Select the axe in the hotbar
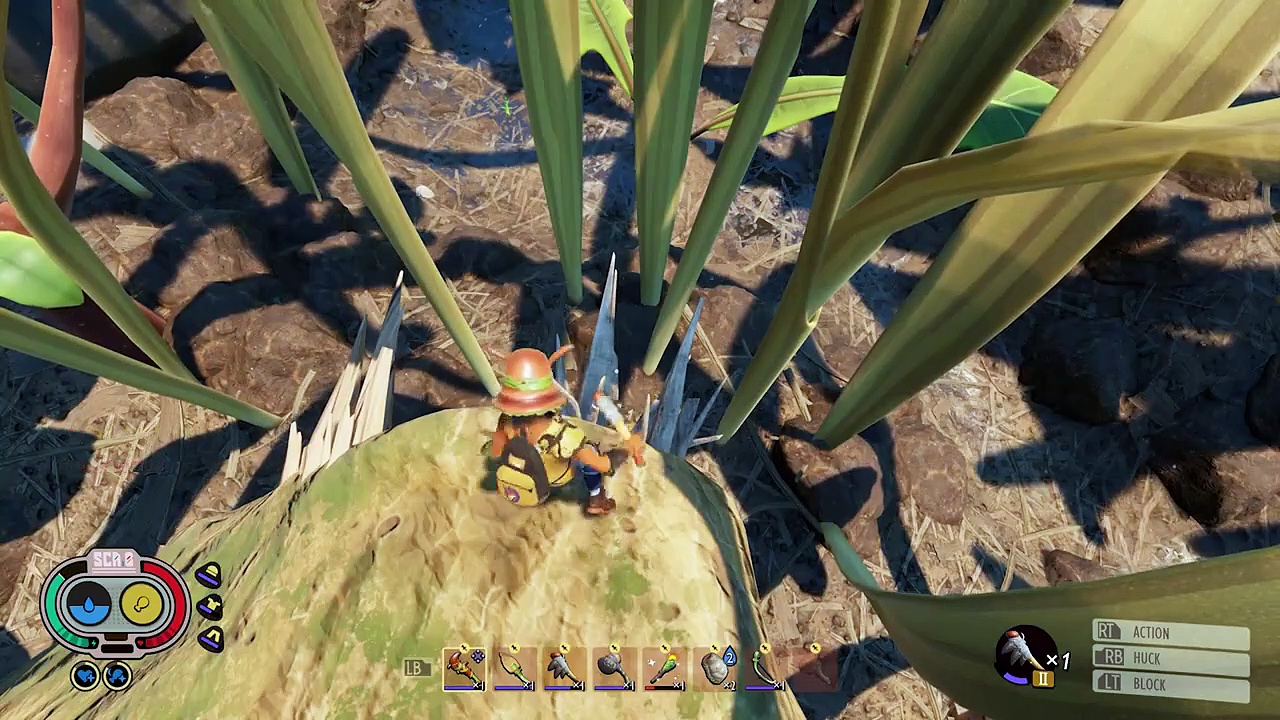Viewport: 1280px width, 720px height. click(x=563, y=668)
